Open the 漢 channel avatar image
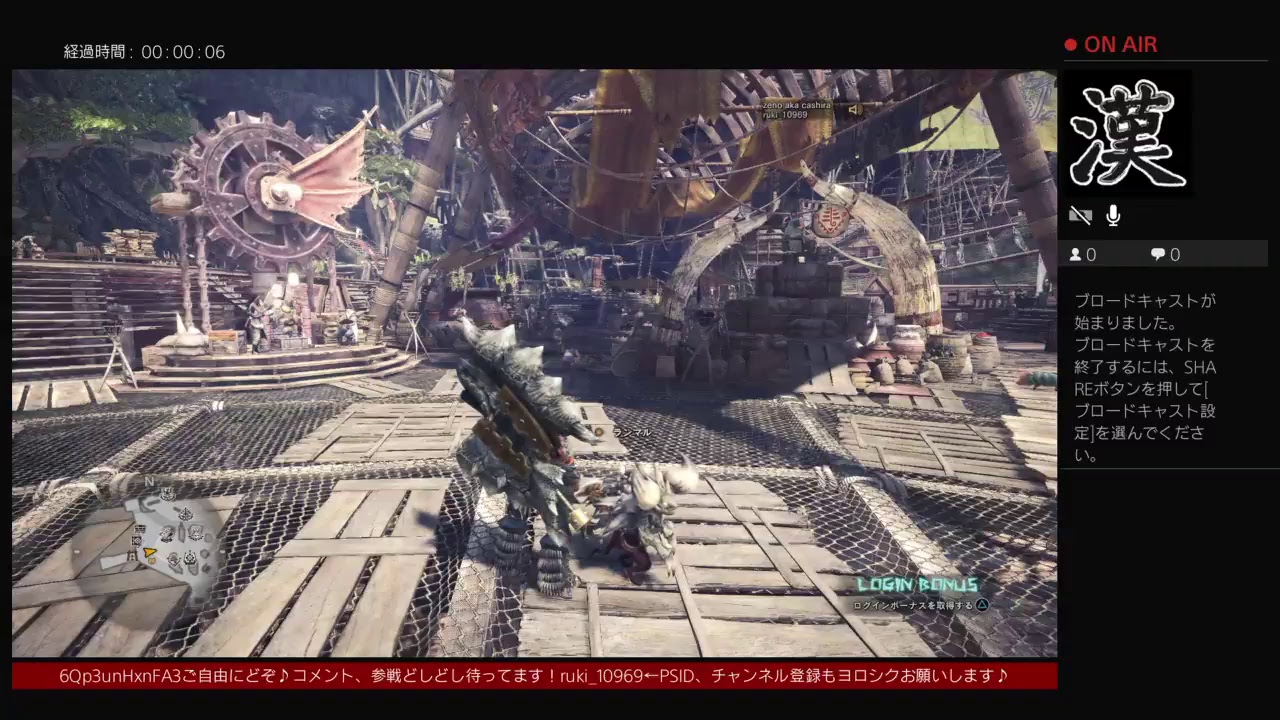The width and height of the screenshot is (1280, 720). (x=1129, y=133)
